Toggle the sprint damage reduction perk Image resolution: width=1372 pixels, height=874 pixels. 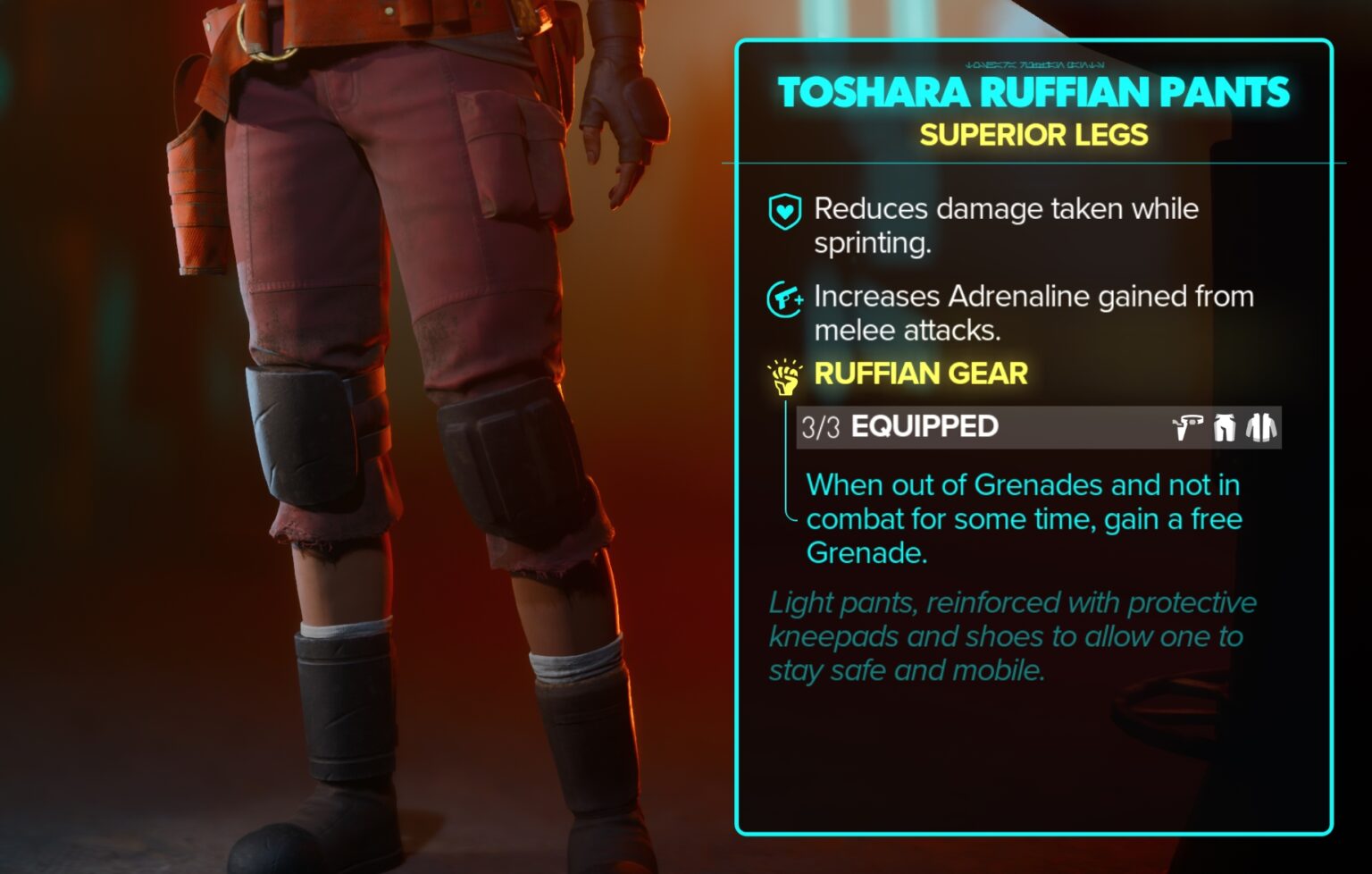1005,225
